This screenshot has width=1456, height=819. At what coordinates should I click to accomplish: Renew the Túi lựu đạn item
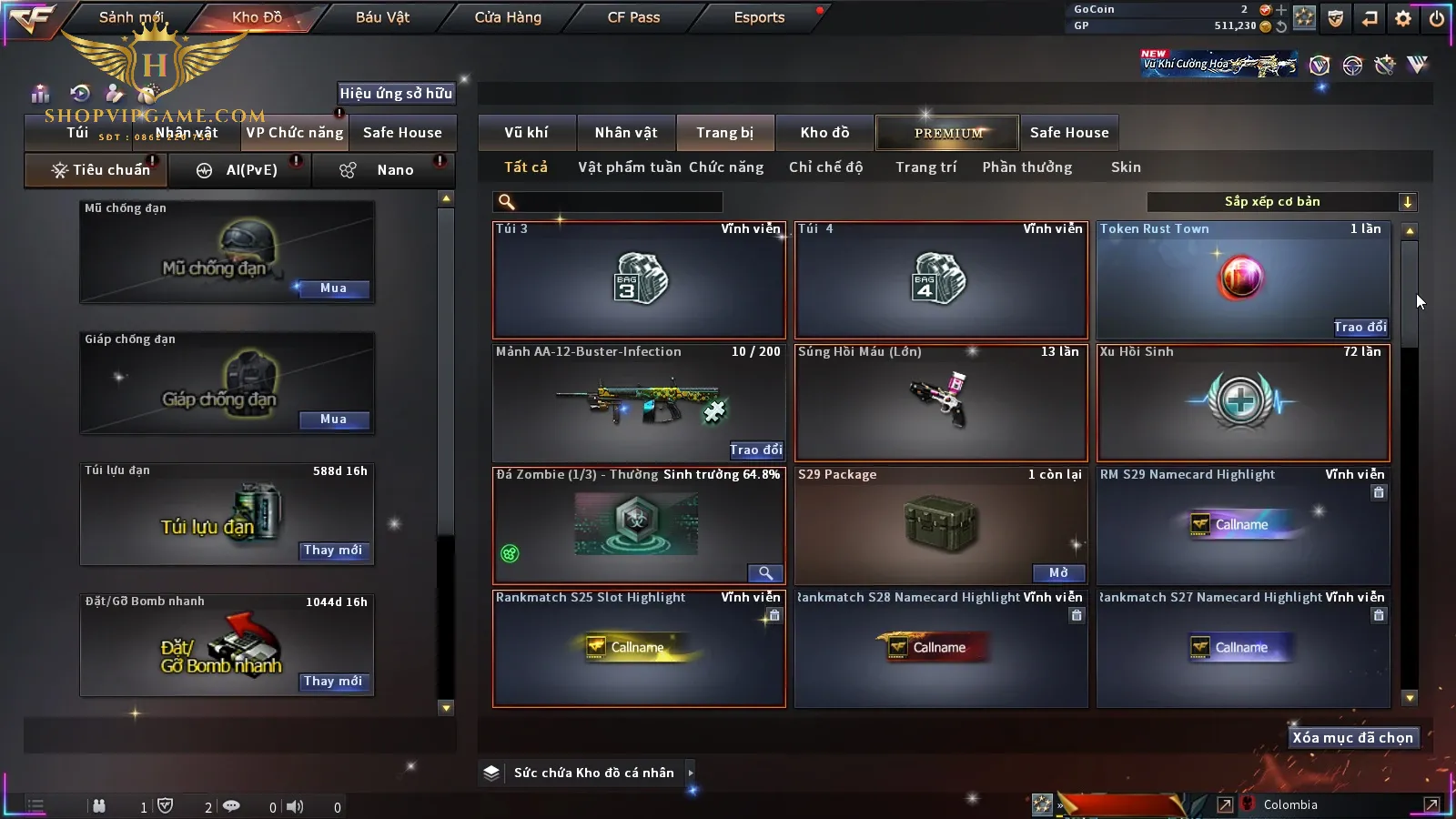333,551
